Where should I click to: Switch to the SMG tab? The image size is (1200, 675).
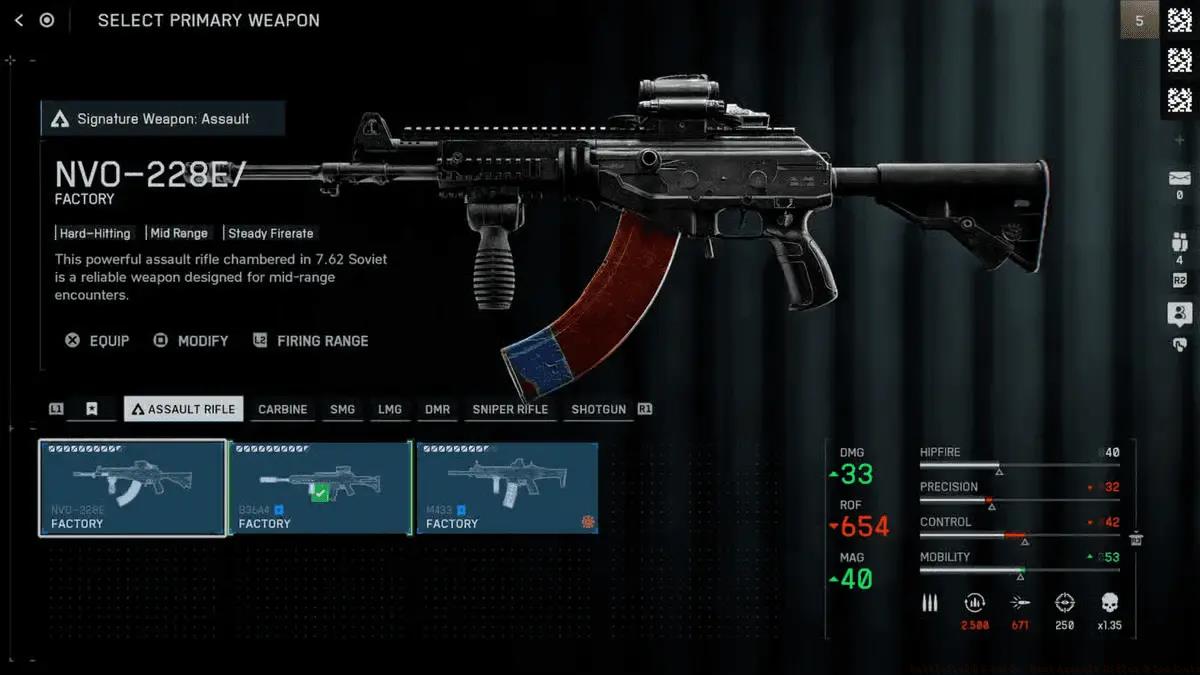(342, 409)
